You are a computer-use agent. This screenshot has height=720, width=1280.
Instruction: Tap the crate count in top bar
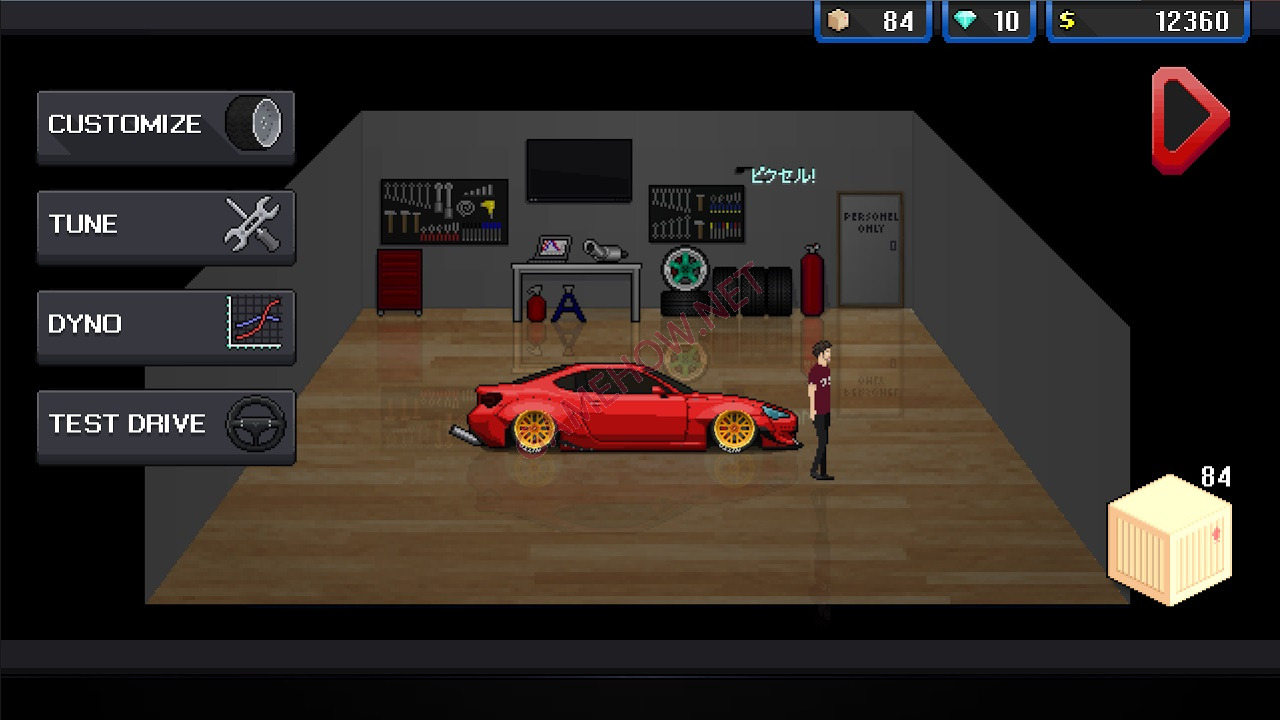[x=873, y=21]
